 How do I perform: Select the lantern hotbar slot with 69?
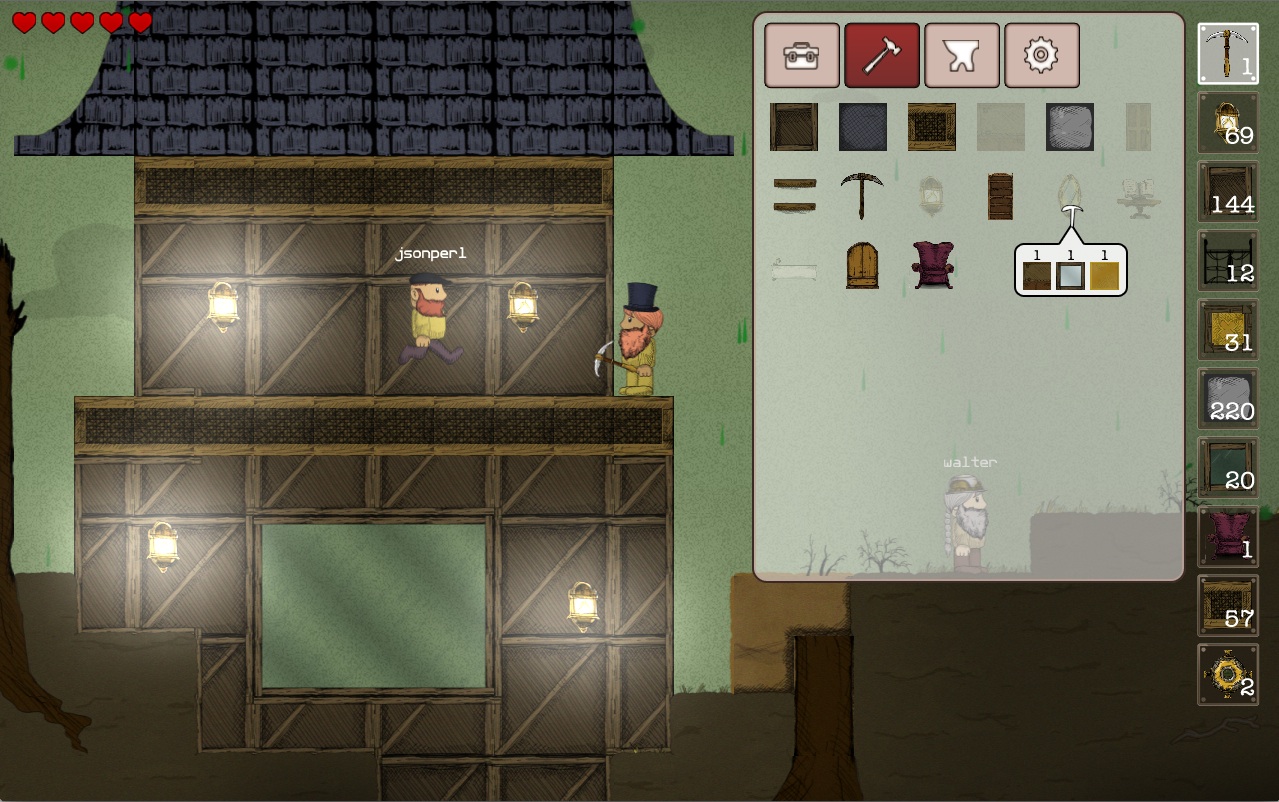pyautogui.click(x=1228, y=123)
